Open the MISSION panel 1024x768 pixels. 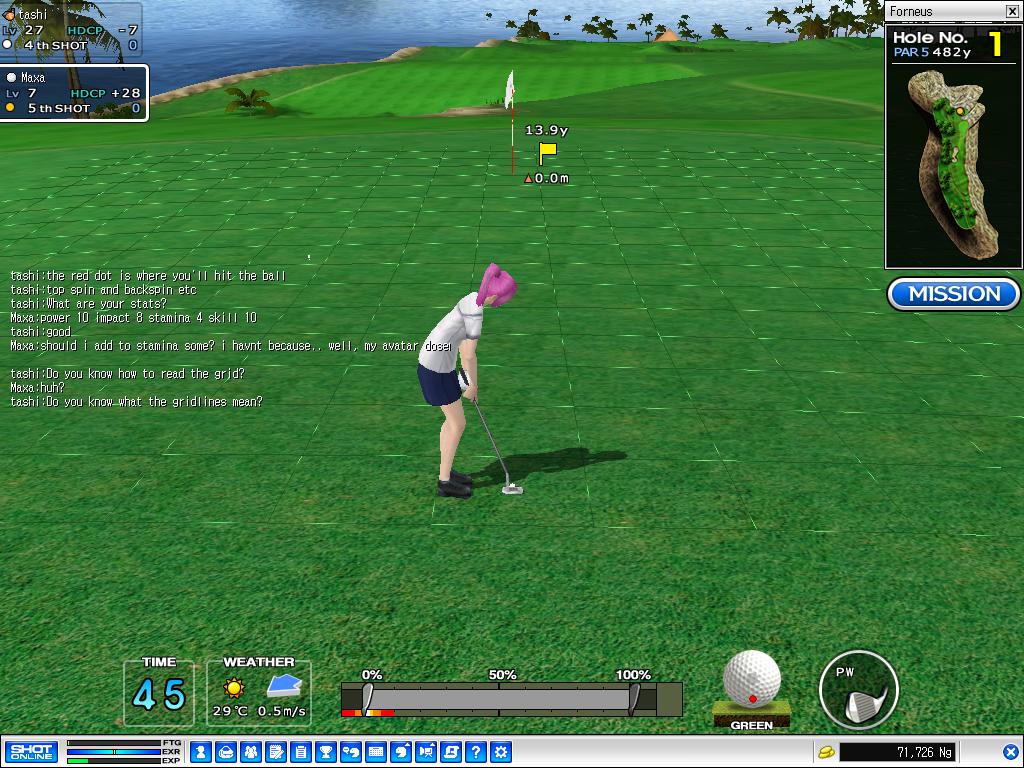click(x=954, y=294)
